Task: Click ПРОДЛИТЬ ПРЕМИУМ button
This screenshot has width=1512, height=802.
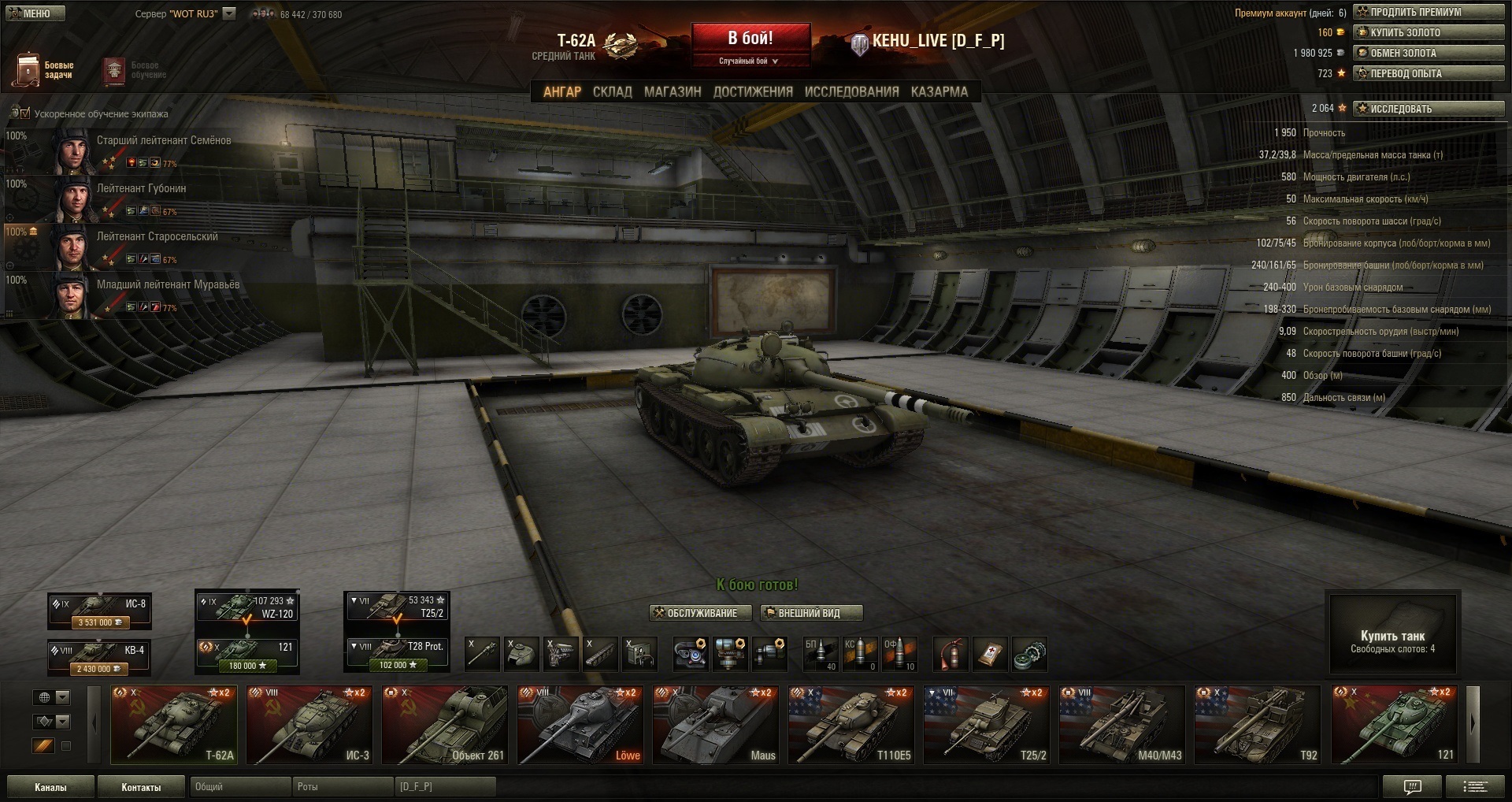Action: click(x=1429, y=12)
